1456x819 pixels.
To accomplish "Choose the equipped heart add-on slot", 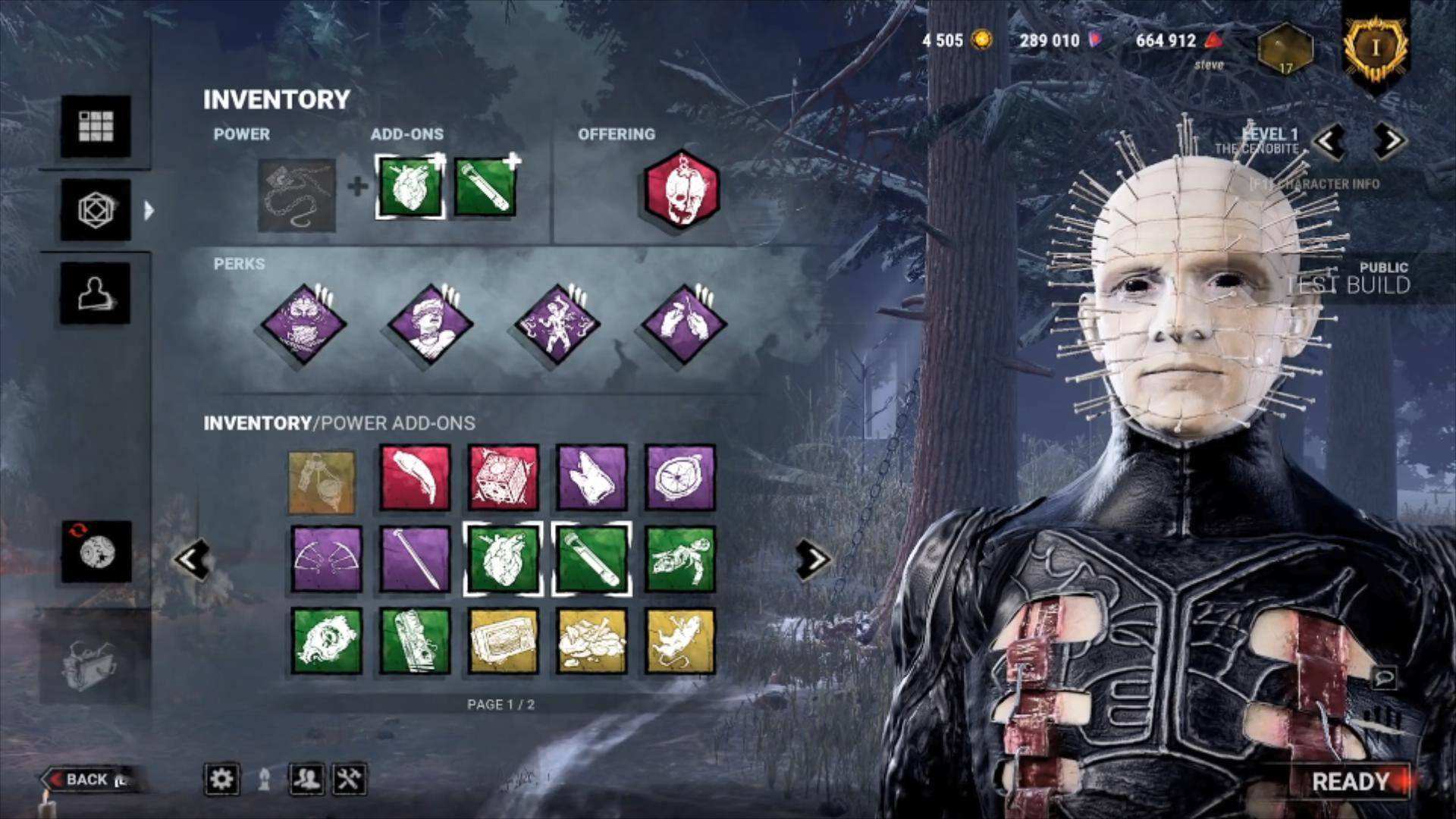I will pyautogui.click(x=410, y=187).
